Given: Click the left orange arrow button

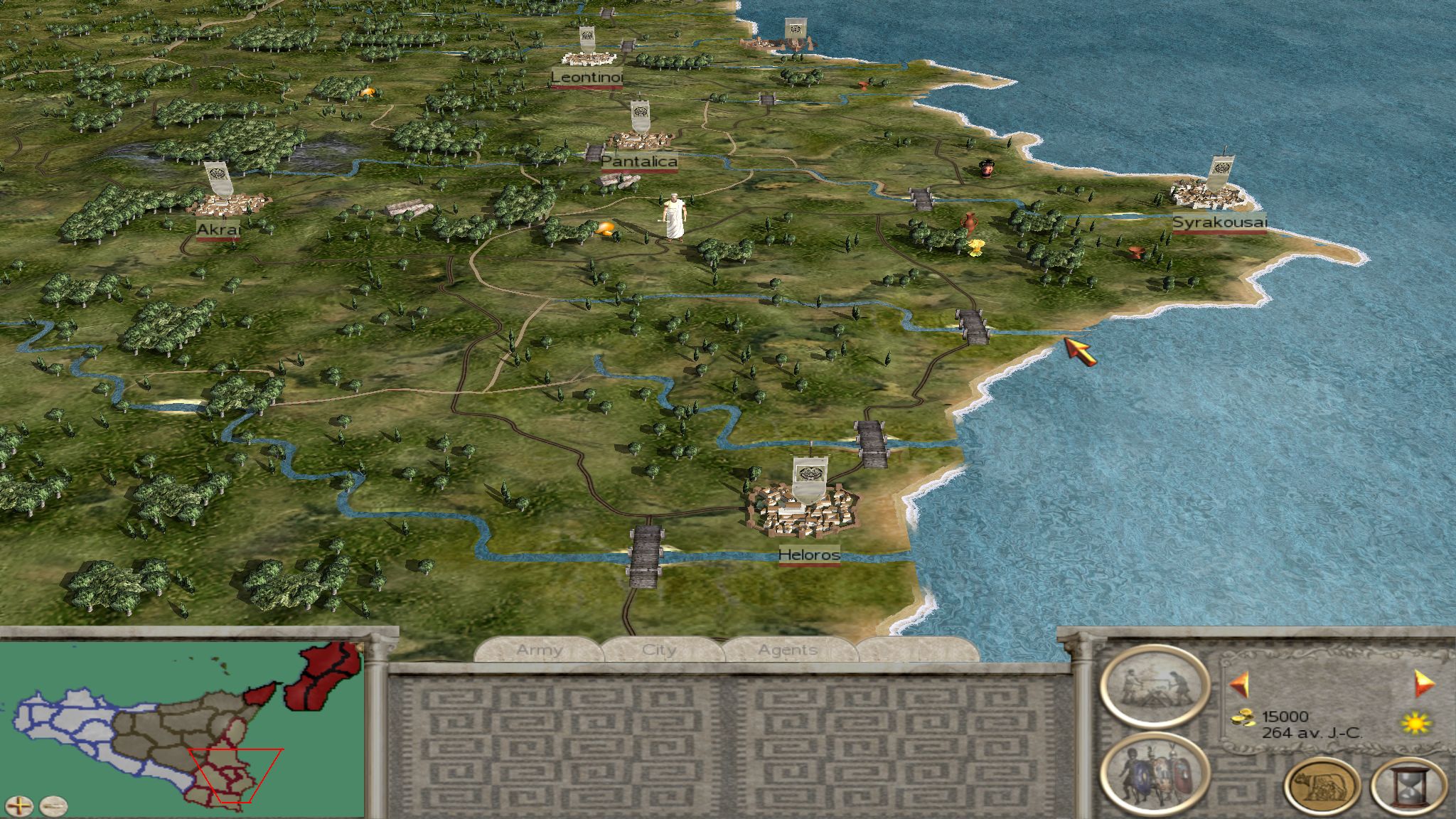Looking at the screenshot, I should tap(1239, 685).
